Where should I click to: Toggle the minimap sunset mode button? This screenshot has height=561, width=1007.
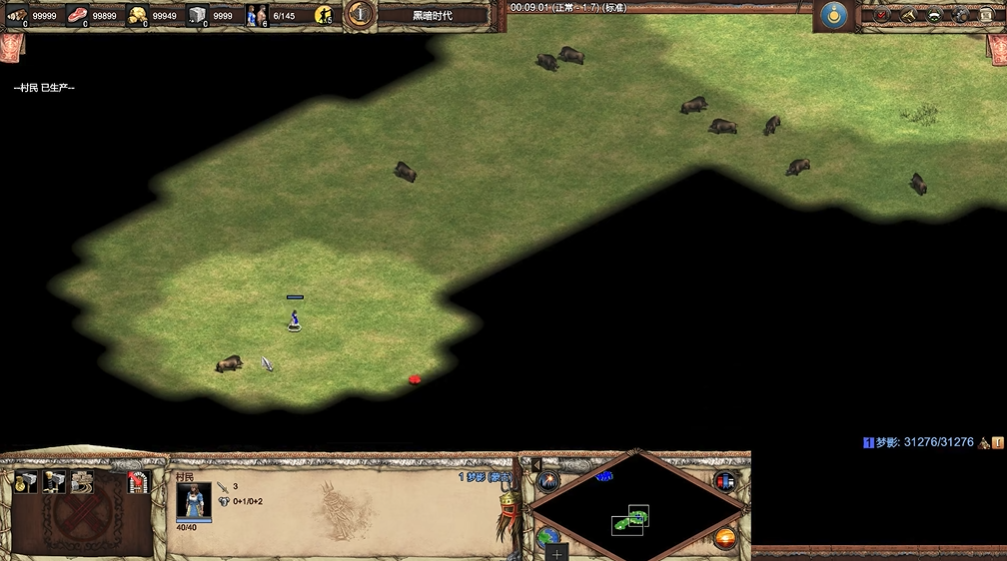tap(726, 538)
